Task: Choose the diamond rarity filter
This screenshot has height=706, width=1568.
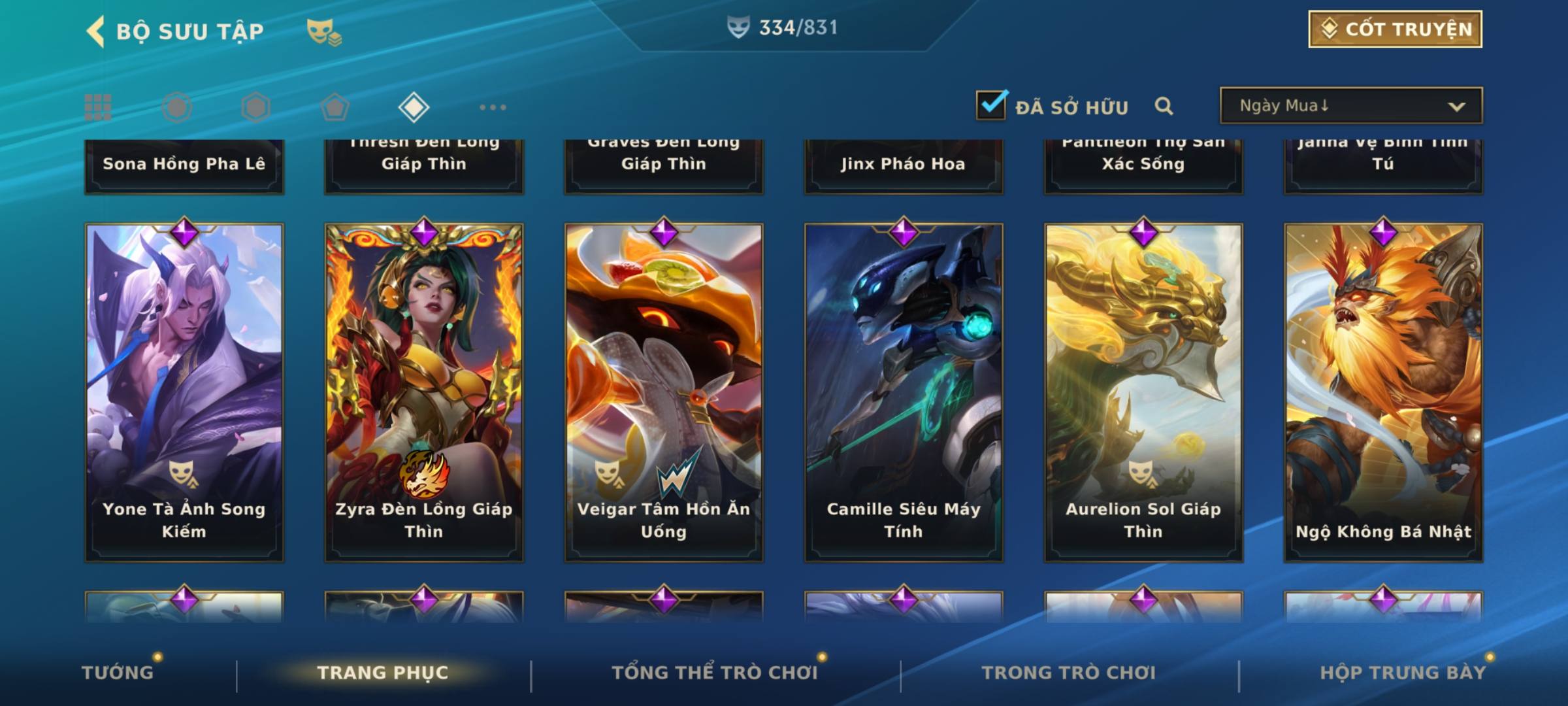Action: pos(414,107)
